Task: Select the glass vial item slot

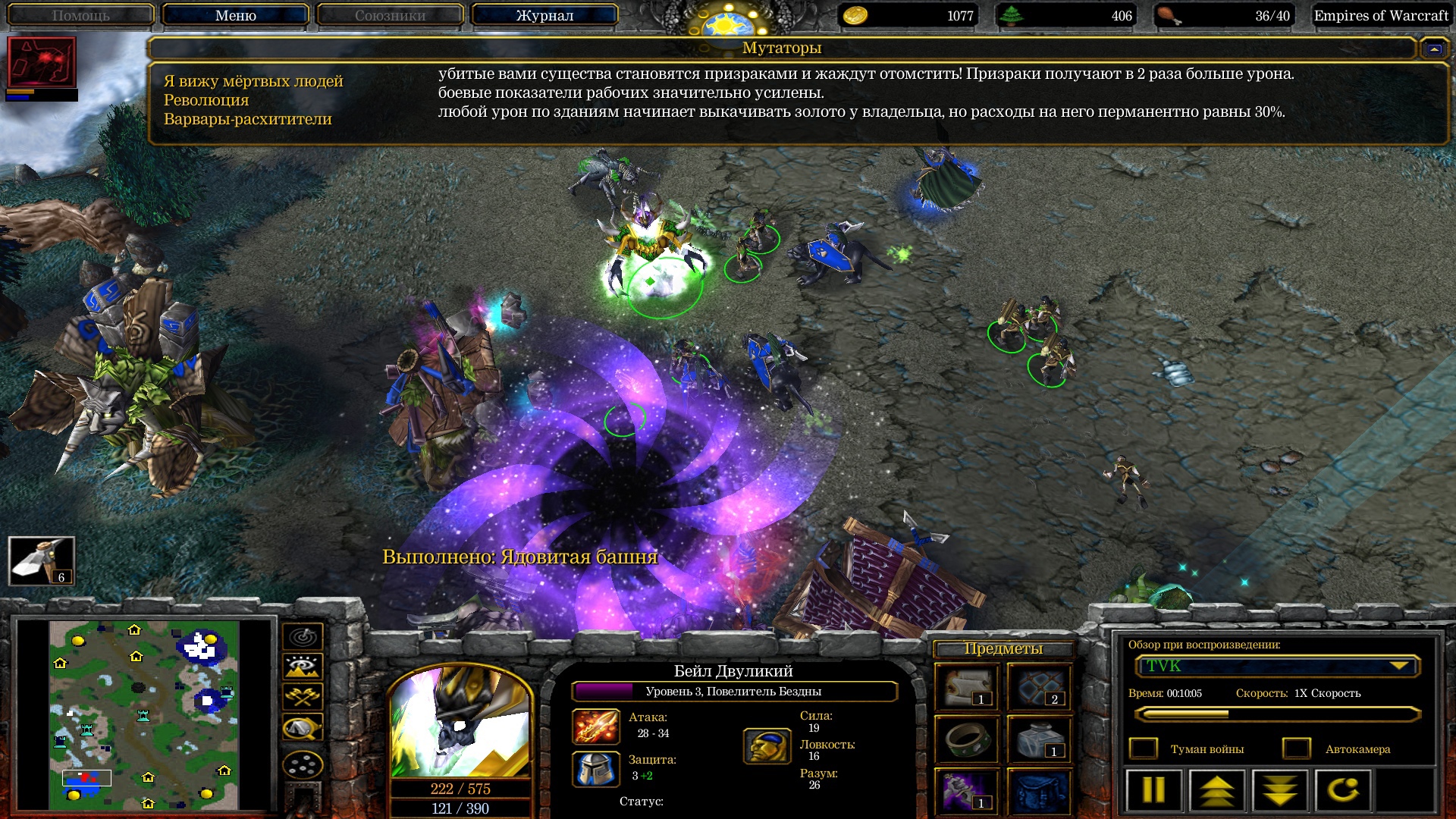Action: [1040, 739]
